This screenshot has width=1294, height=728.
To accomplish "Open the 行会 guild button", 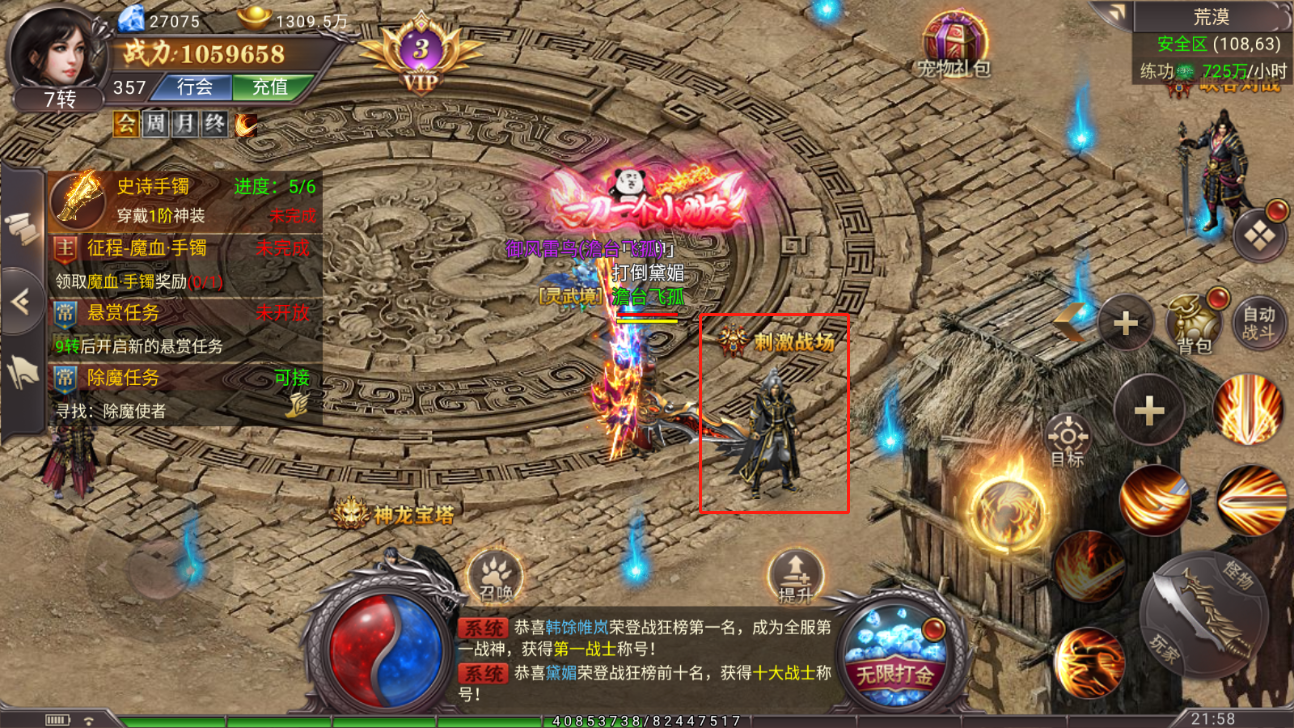I will 194,88.
